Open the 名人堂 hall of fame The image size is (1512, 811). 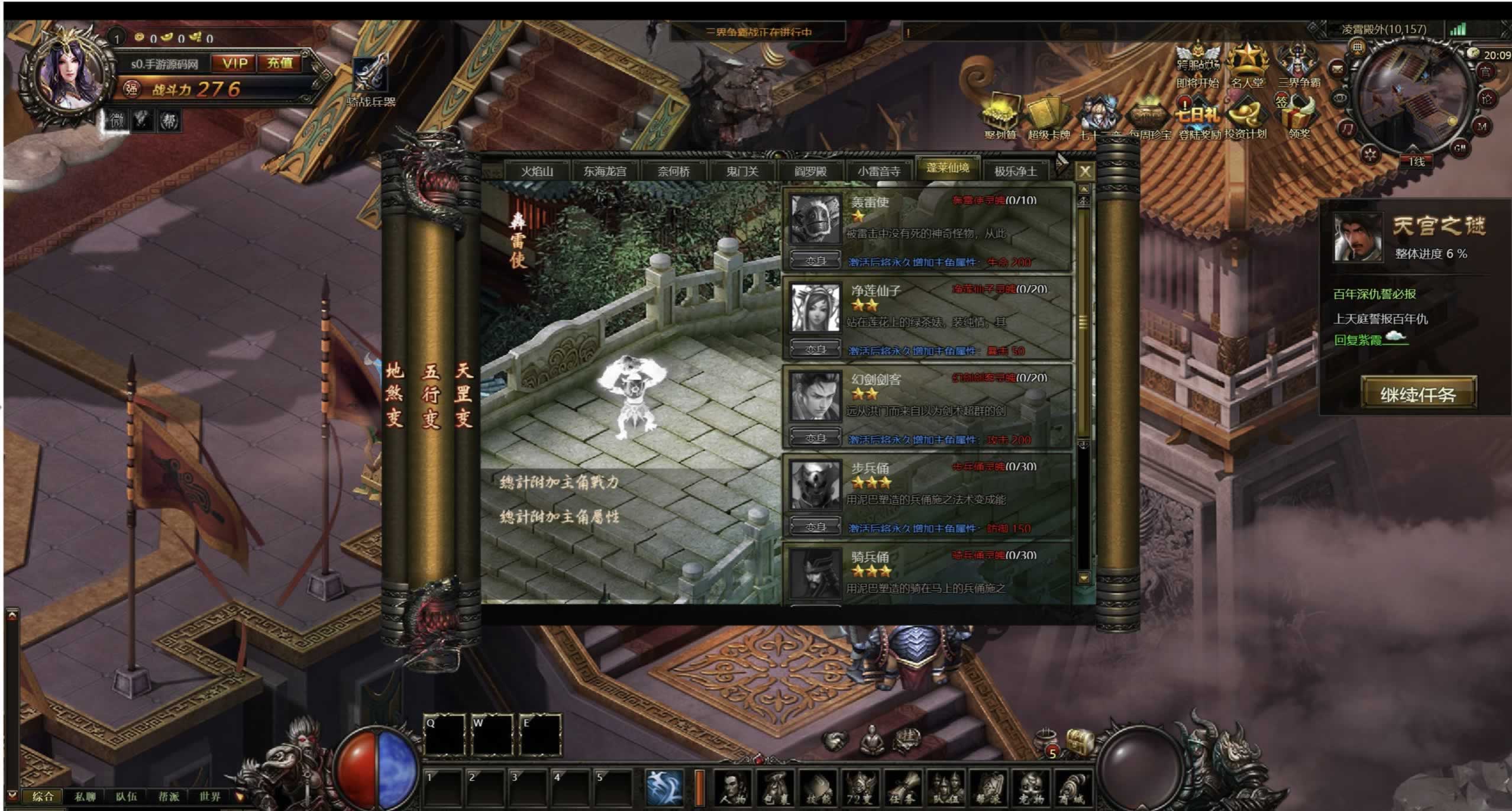click(1247, 65)
